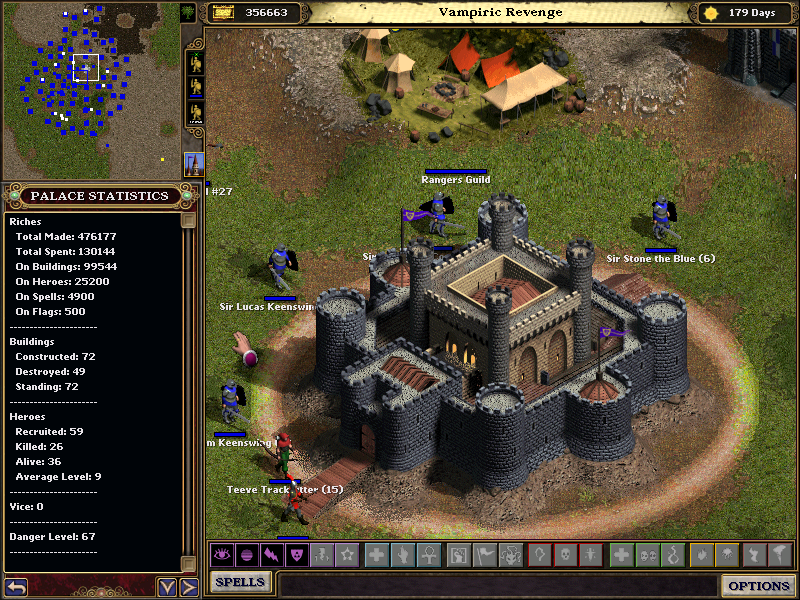Click the grey star spell icon
The image size is (800, 600).
tap(346, 555)
